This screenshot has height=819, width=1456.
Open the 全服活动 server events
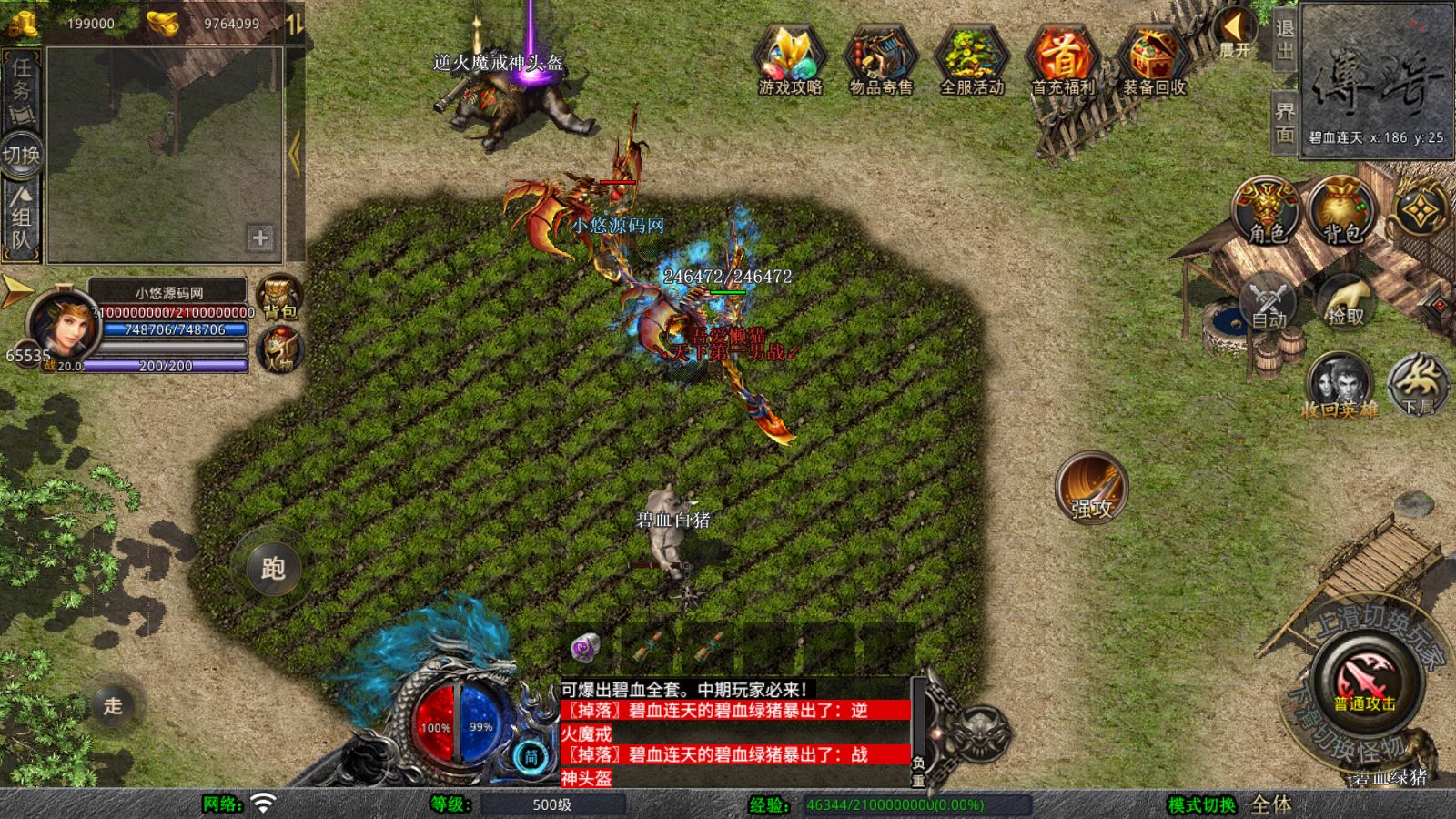click(972, 59)
